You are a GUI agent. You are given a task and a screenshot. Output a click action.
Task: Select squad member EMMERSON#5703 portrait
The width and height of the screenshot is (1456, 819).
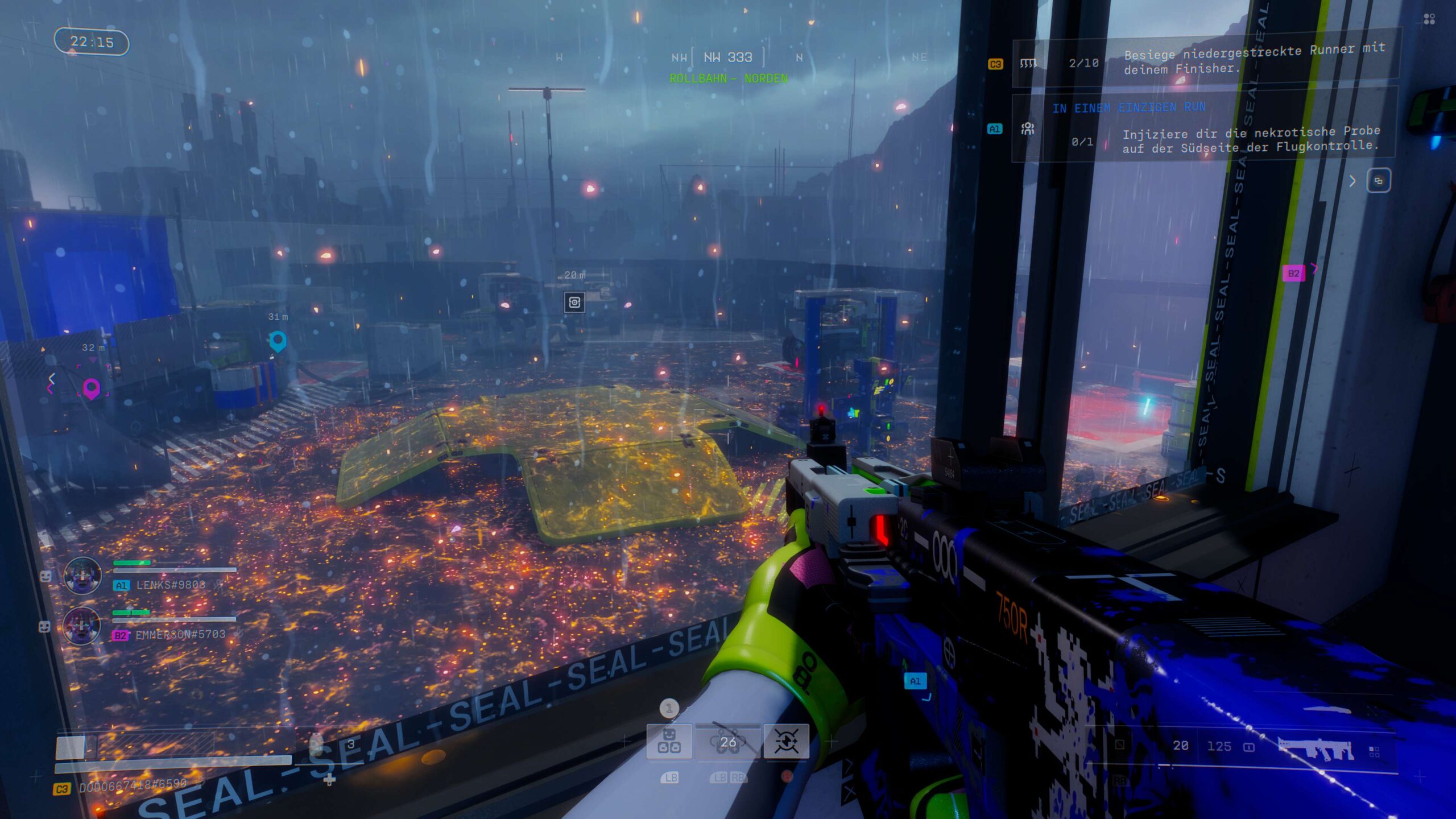82,625
